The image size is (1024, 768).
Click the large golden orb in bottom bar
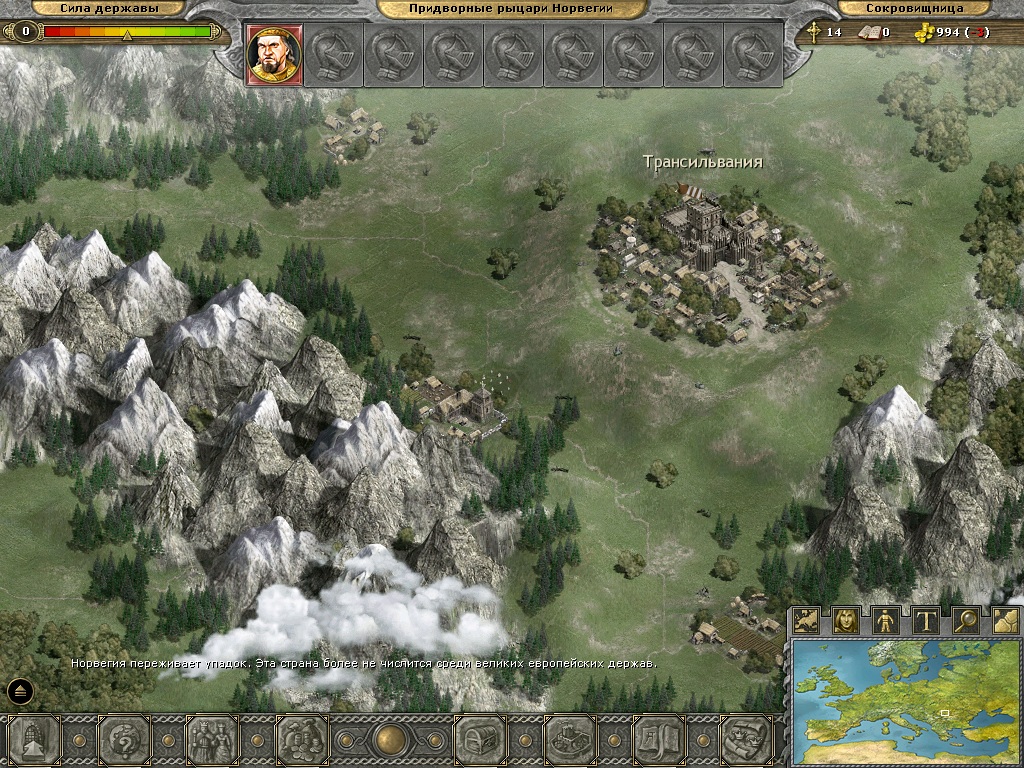pyautogui.click(x=390, y=741)
